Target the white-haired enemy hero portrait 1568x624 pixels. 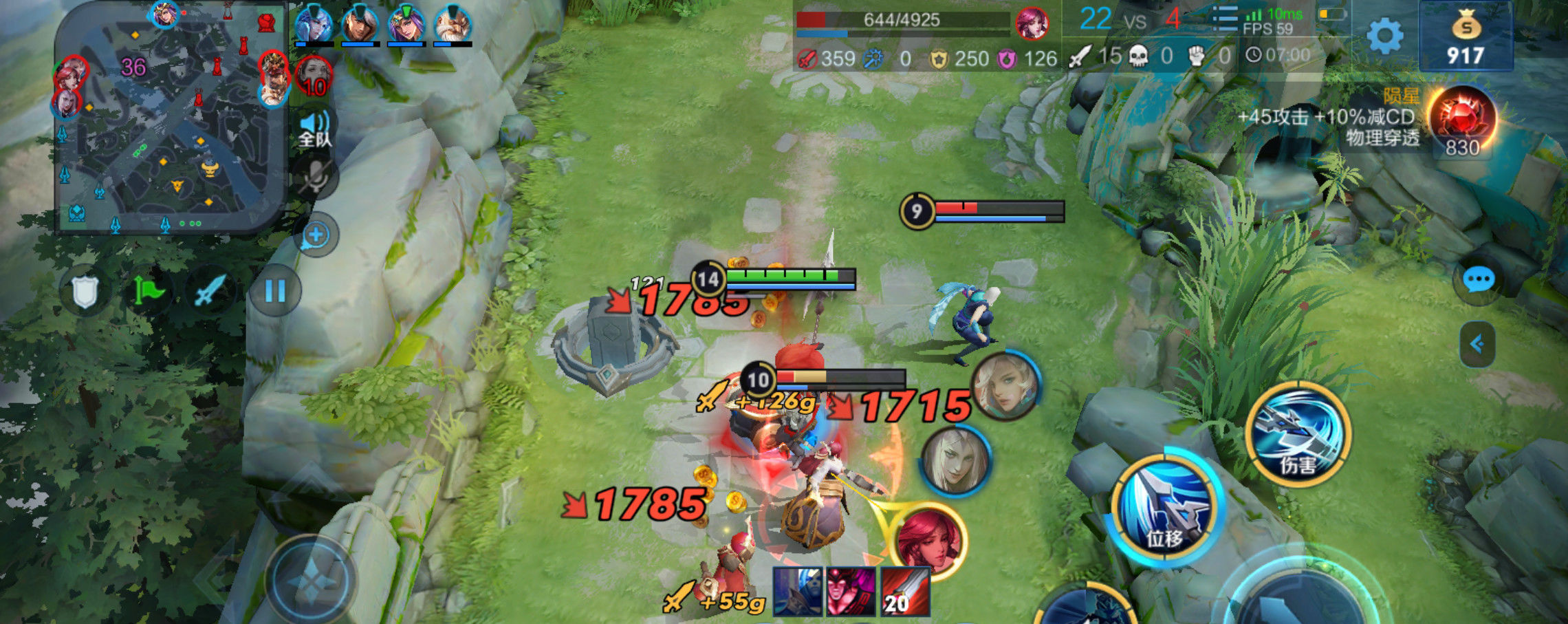click(955, 460)
